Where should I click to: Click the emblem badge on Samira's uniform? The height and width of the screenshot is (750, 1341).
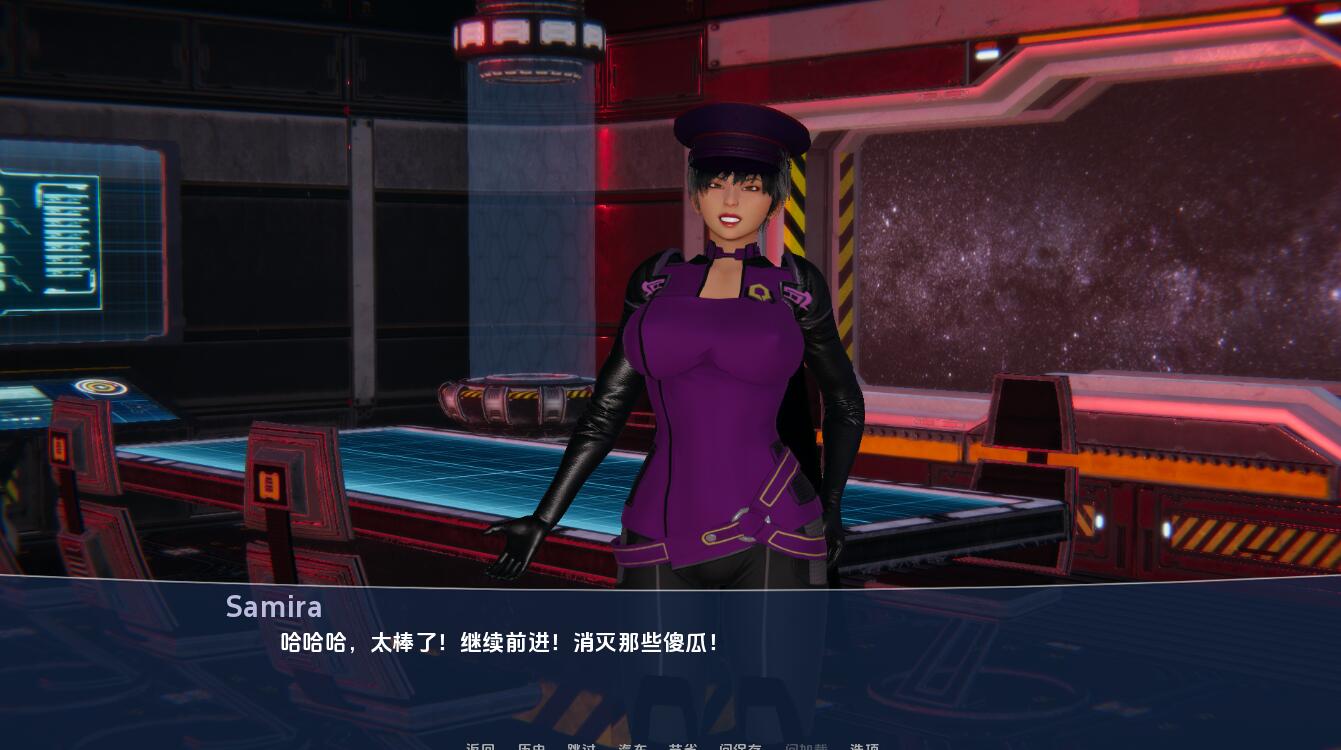click(x=760, y=293)
